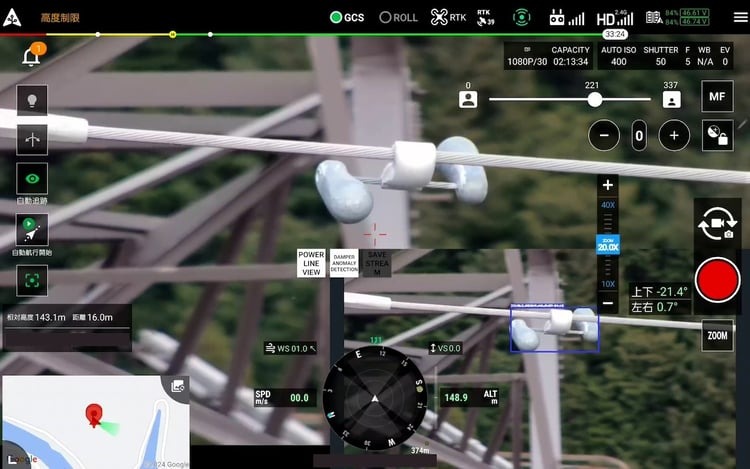The width and height of the screenshot is (750, 469).
Task: Click the Save Stream button
Action: pos(377,263)
